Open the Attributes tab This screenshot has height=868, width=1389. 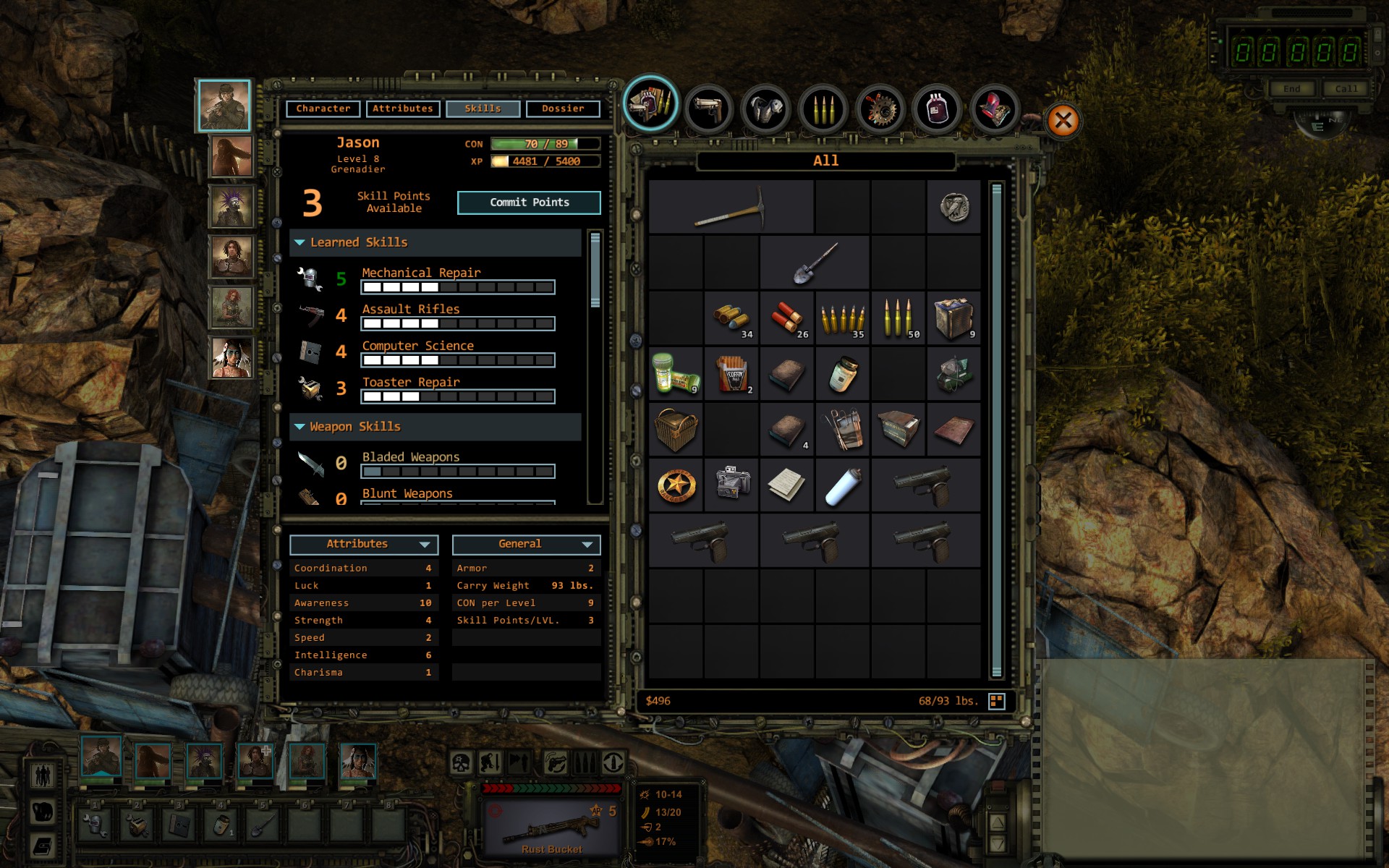[402, 109]
